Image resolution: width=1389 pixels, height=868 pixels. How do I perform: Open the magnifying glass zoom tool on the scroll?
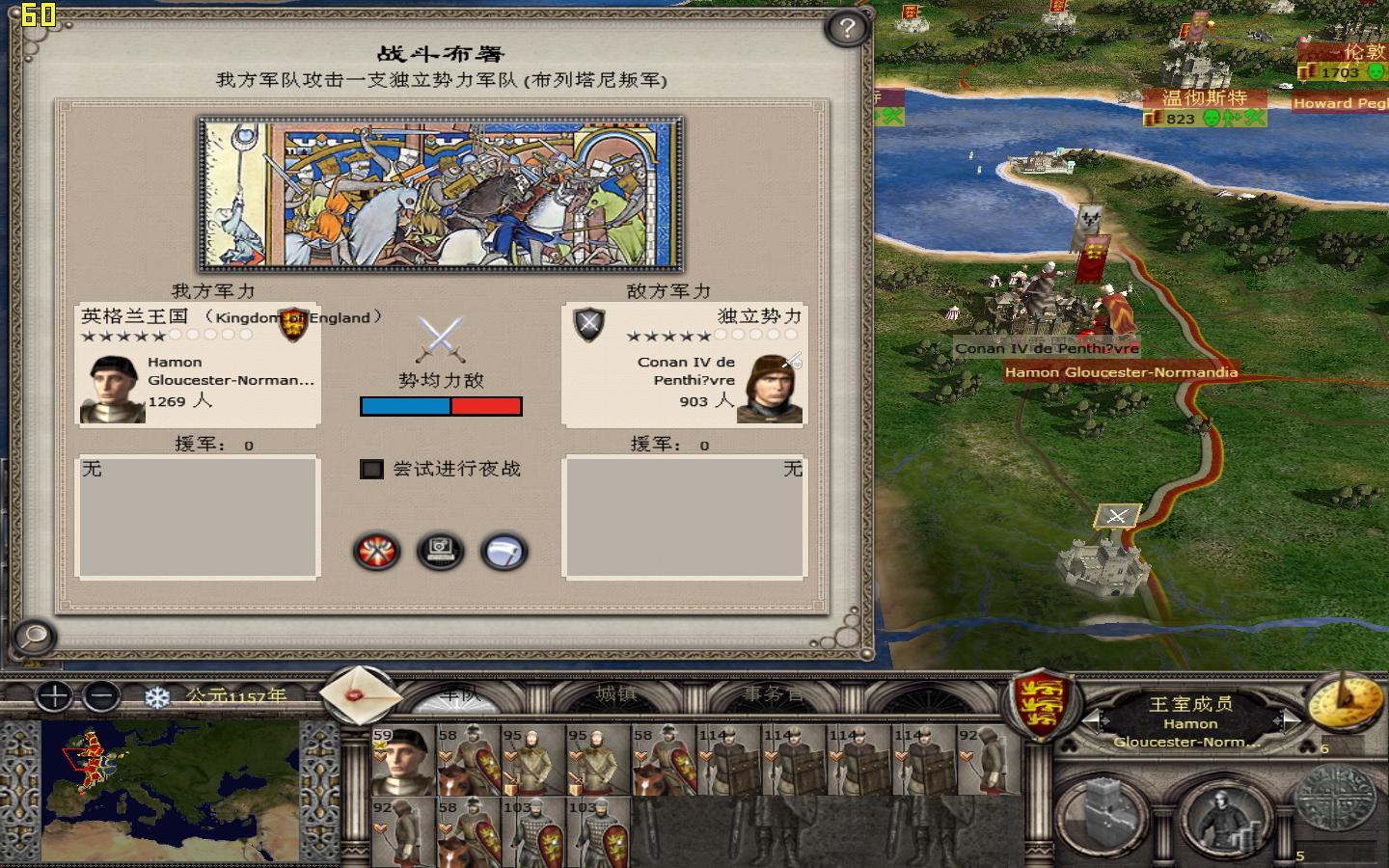click(32, 637)
